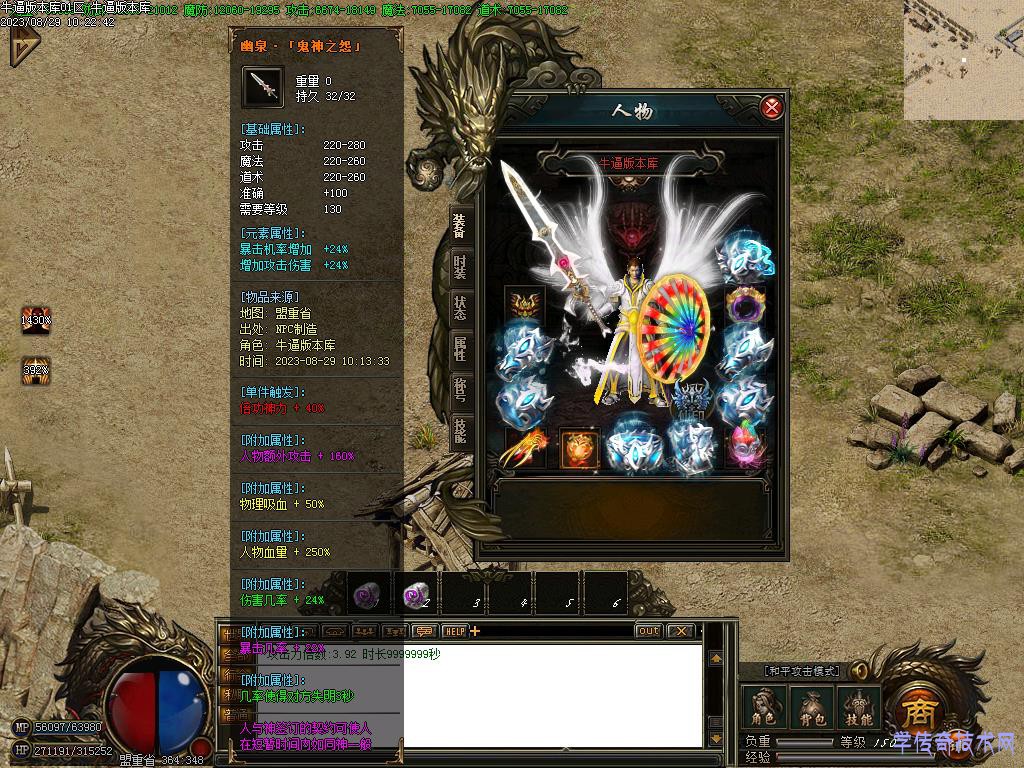Switch to the 技能 tab in character panel

(460, 430)
